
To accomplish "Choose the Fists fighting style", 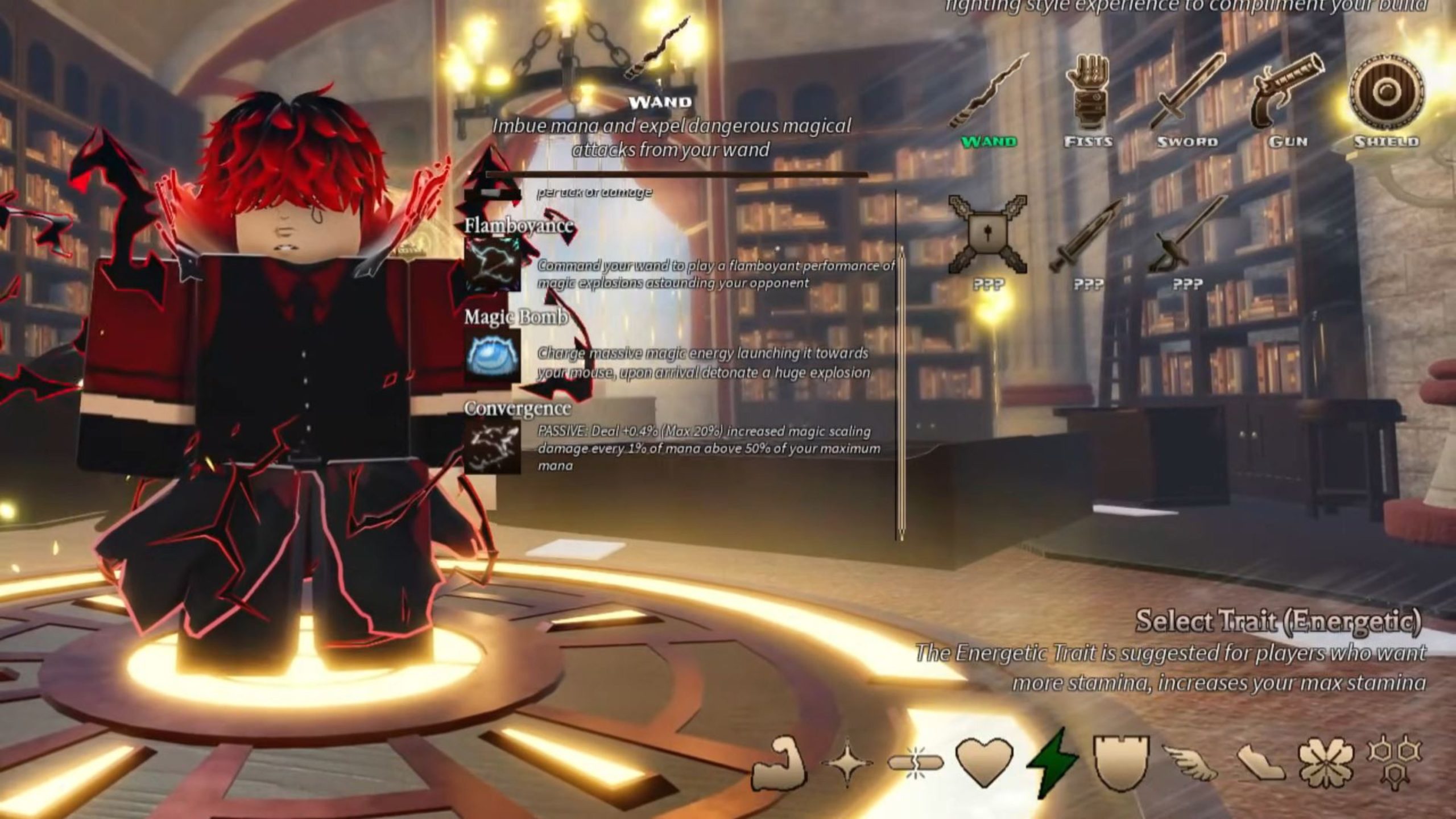I will pyautogui.click(x=1087, y=93).
